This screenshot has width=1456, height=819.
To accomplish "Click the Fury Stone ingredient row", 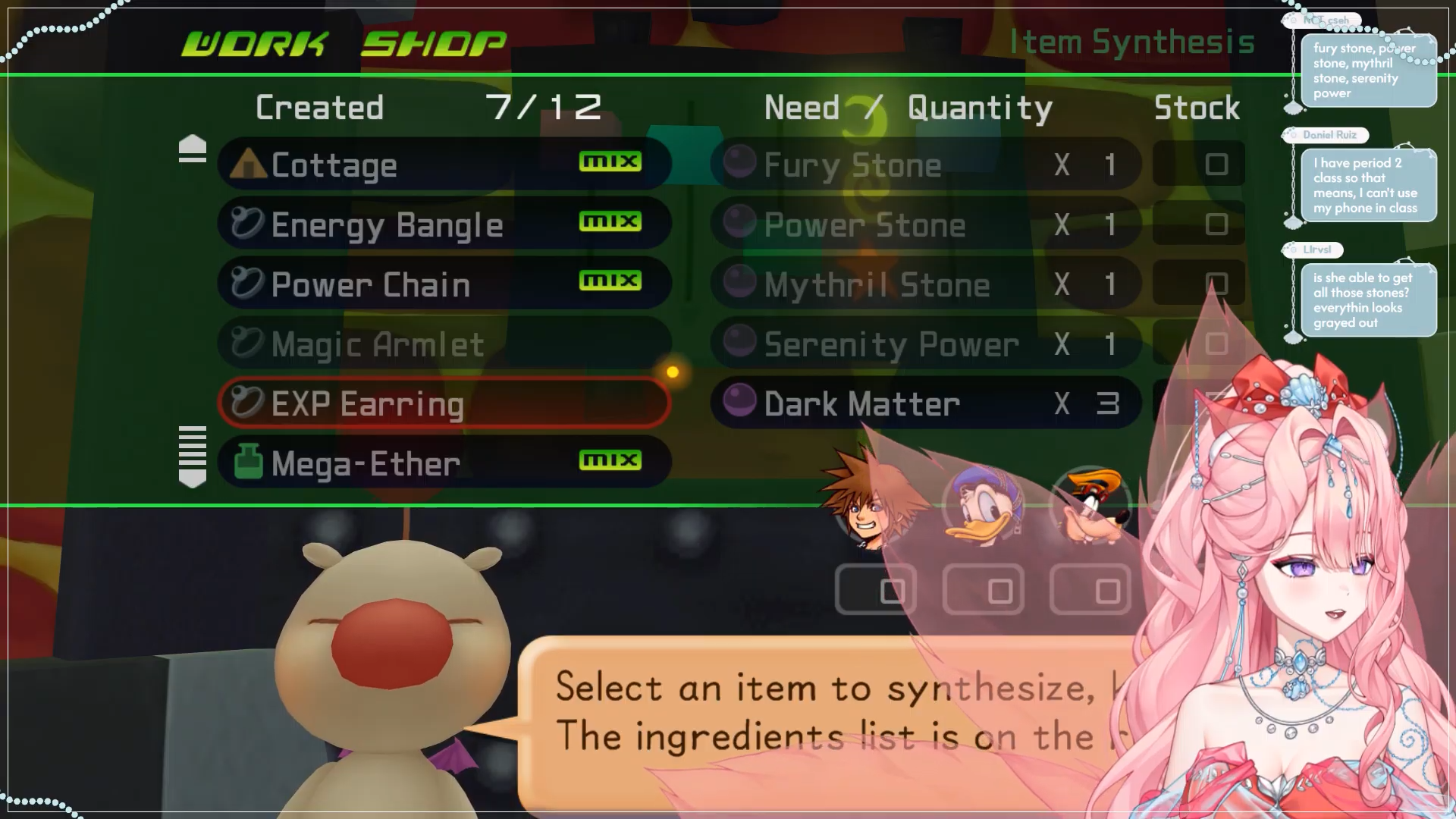I will pyautogui.click(x=925, y=165).
